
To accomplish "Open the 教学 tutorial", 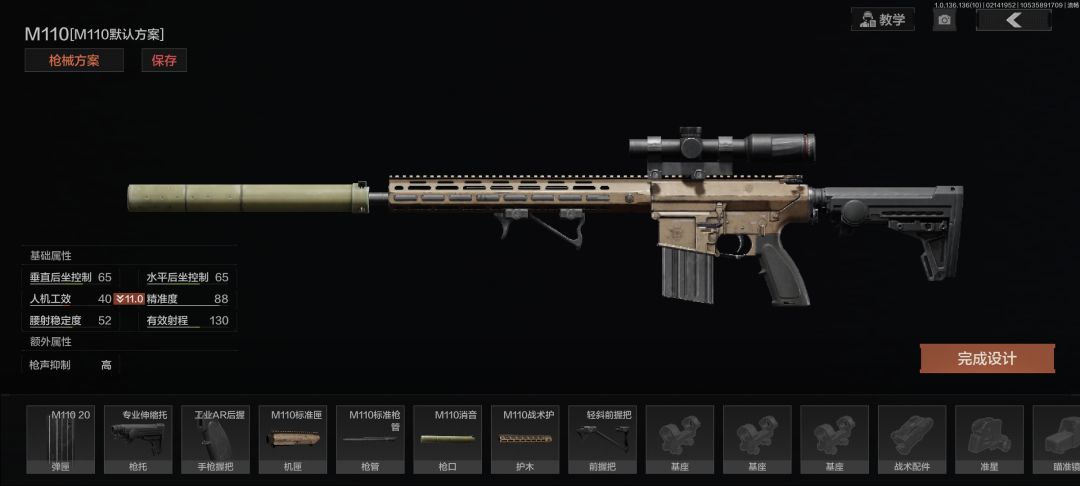I will [x=882, y=19].
